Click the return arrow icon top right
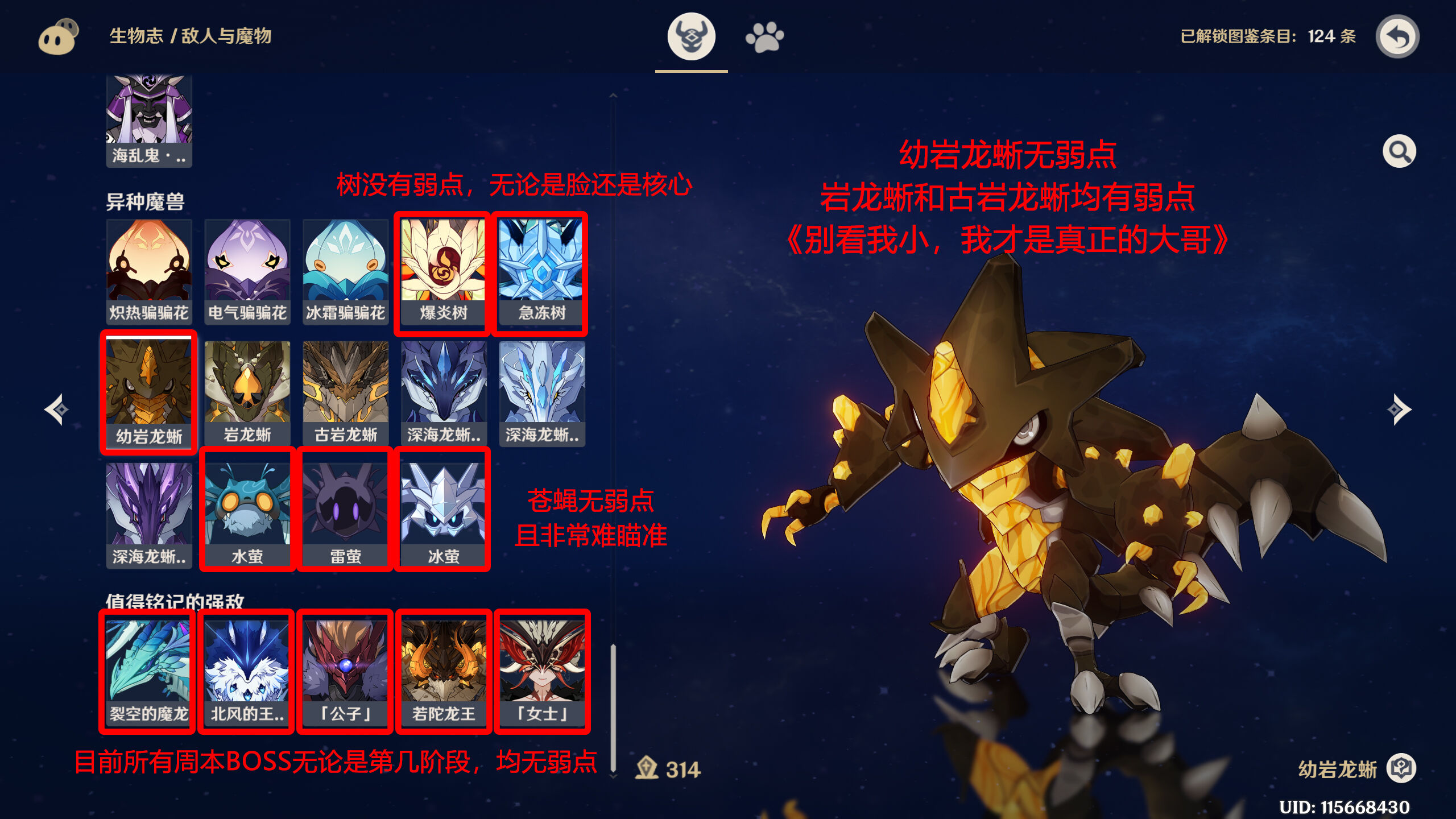Viewport: 1456px width, 819px height. [x=1399, y=36]
